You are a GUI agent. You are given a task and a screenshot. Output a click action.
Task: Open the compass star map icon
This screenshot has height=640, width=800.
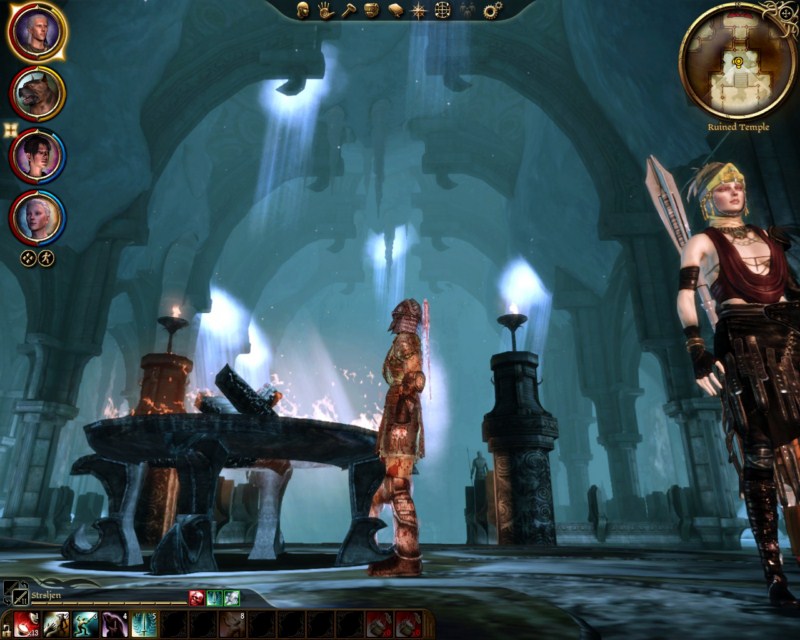coord(418,10)
